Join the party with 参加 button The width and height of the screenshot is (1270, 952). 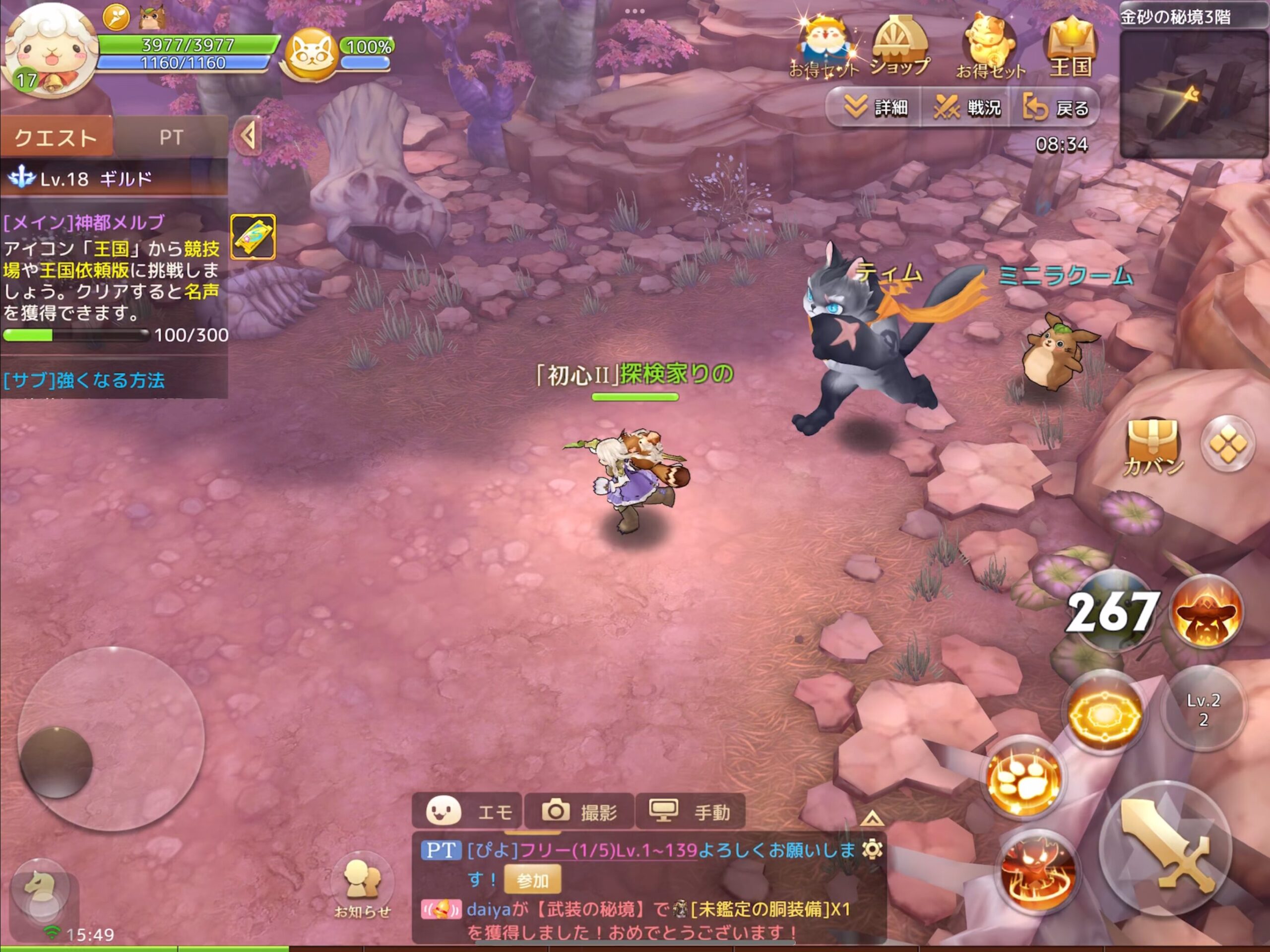532,880
